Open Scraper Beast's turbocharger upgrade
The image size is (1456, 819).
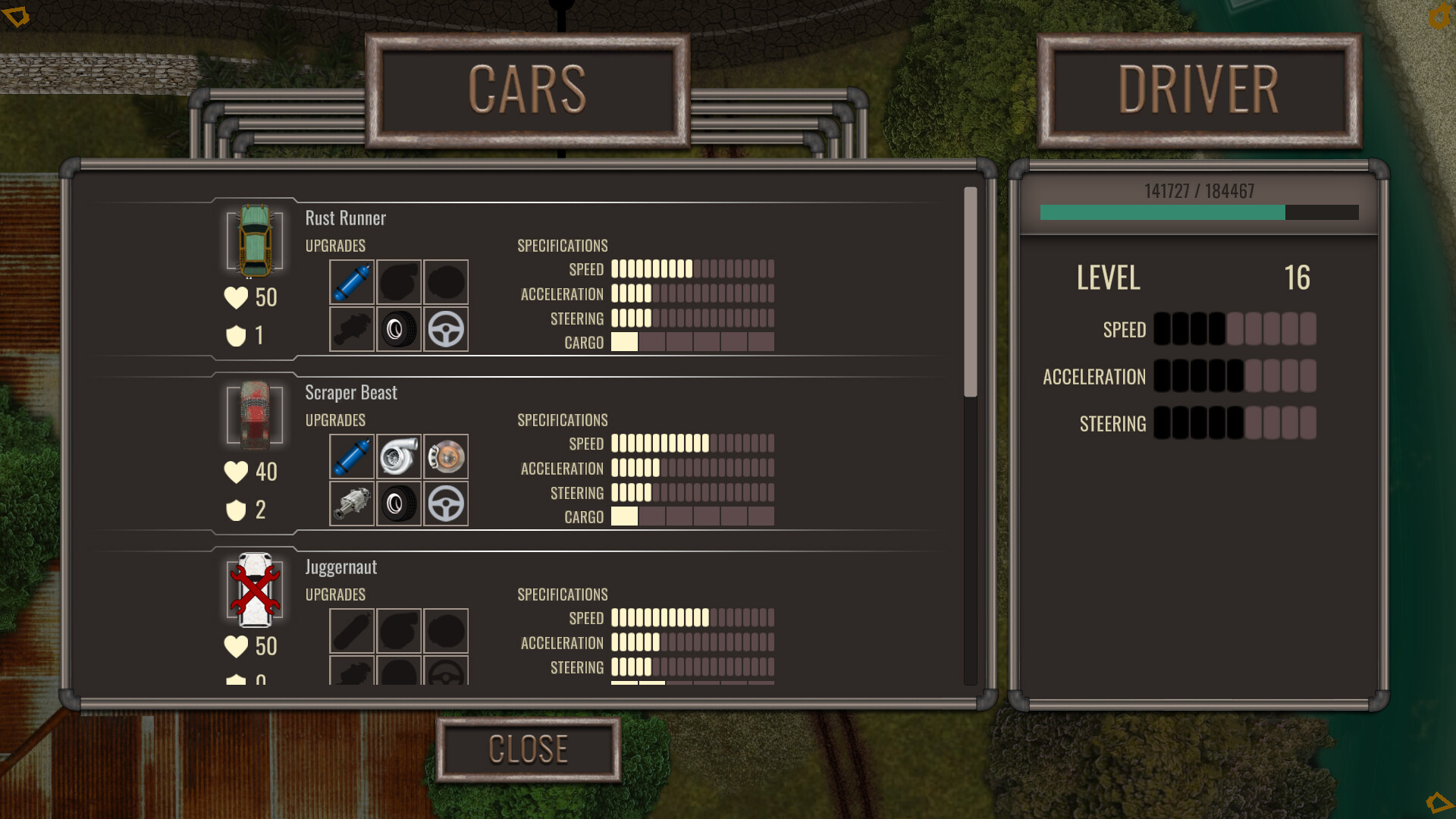coord(398,457)
